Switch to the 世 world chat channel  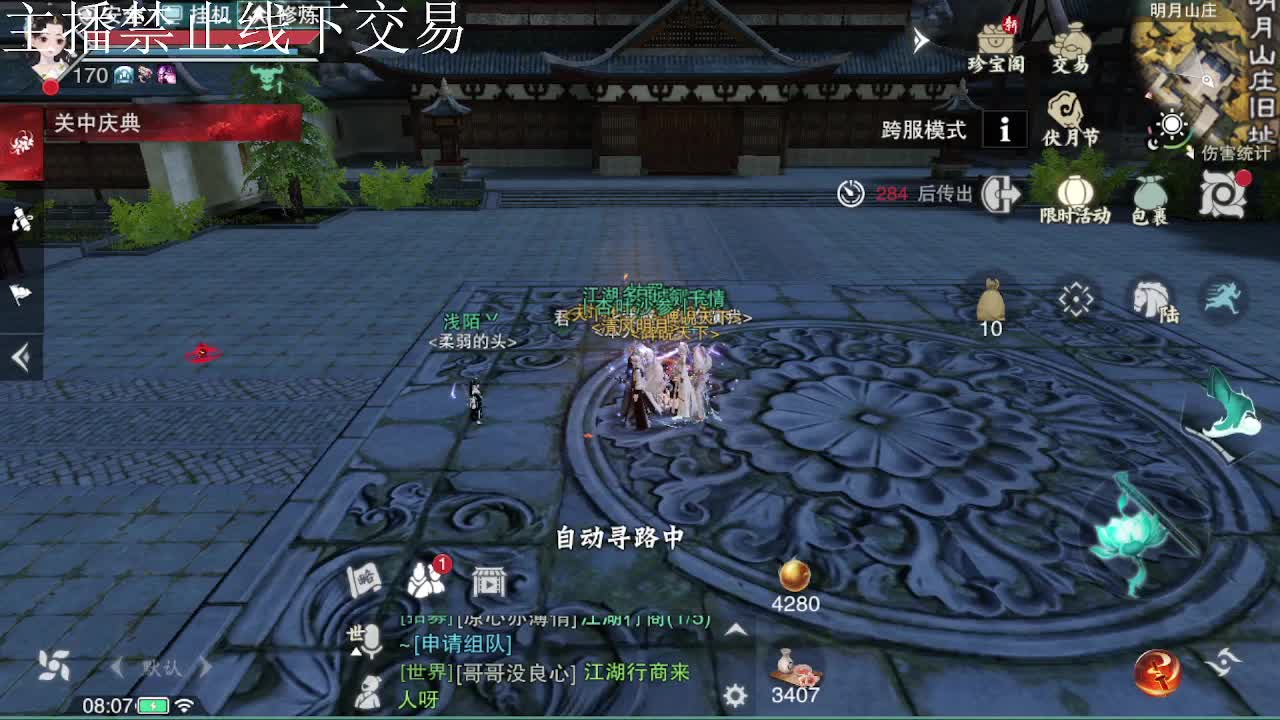[x=356, y=633]
